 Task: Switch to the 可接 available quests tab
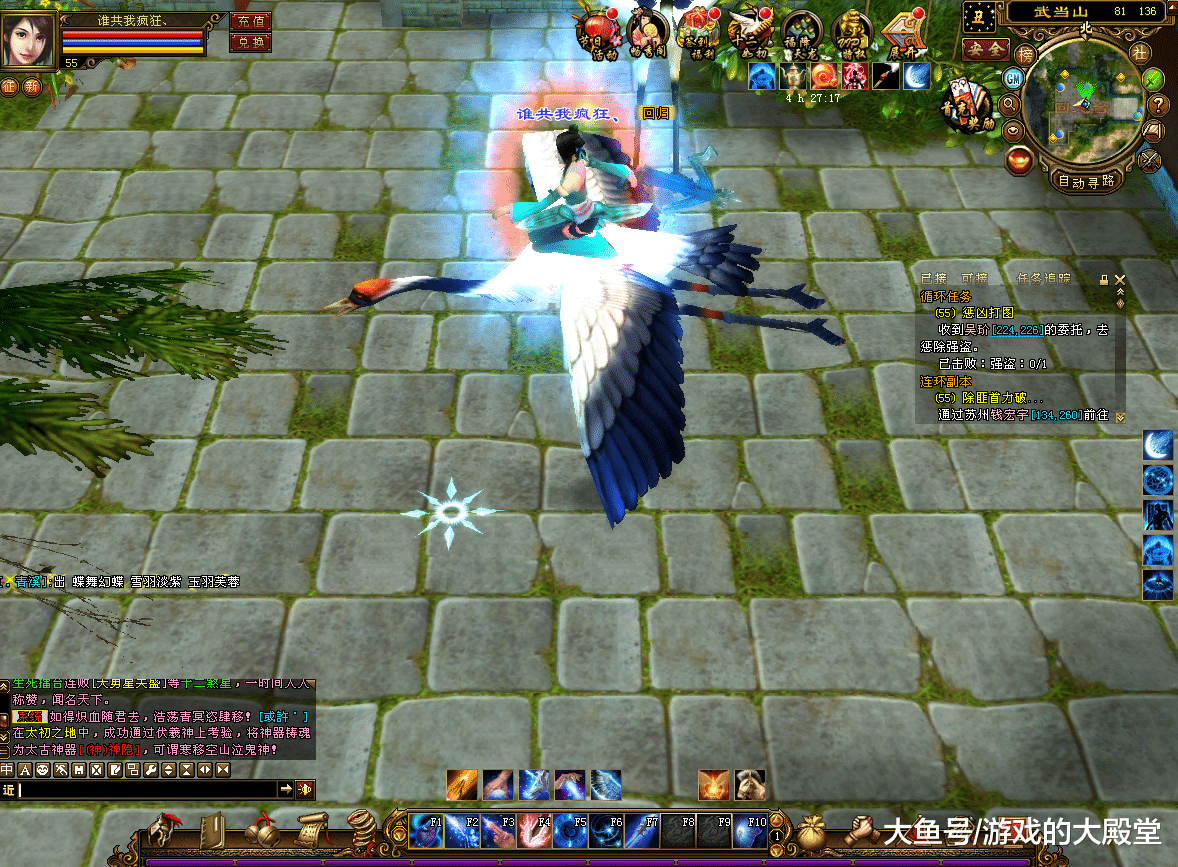click(x=974, y=279)
